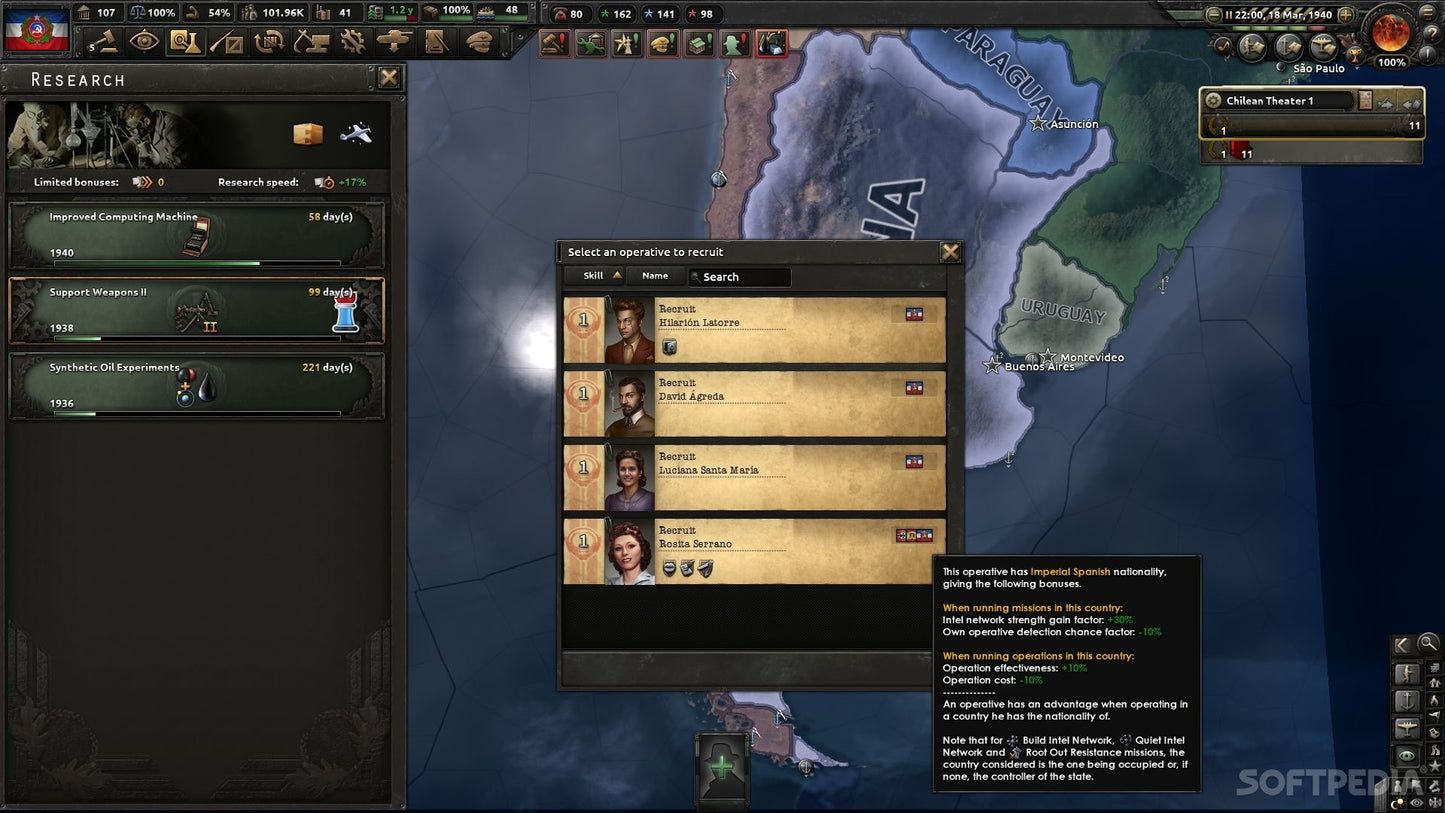Sort operatives by Name
The width and height of the screenshot is (1445, 813).
tap(656, 275)
